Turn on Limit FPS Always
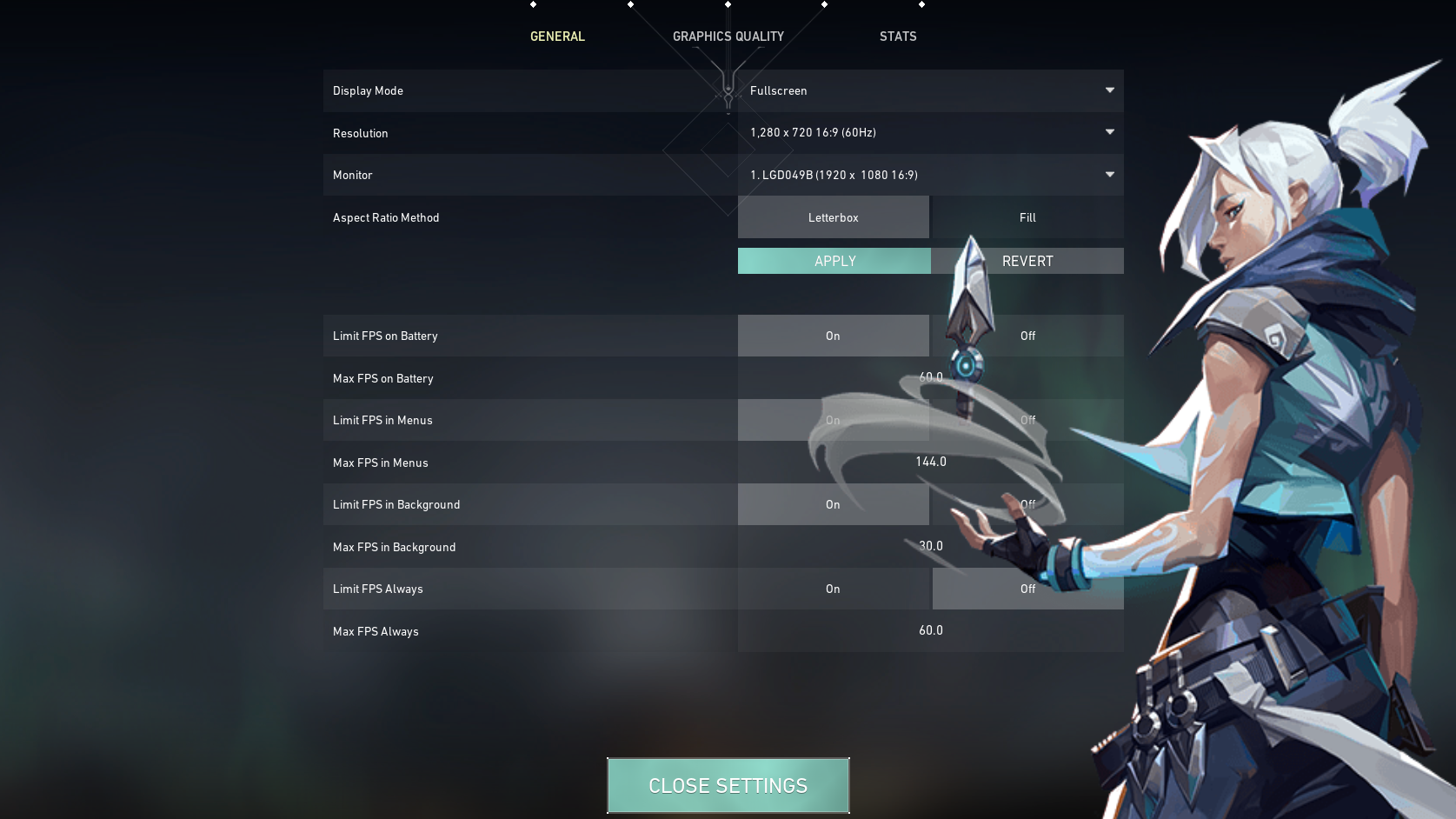This screenshot has height=819, width=1456. [x=833, y=589]
